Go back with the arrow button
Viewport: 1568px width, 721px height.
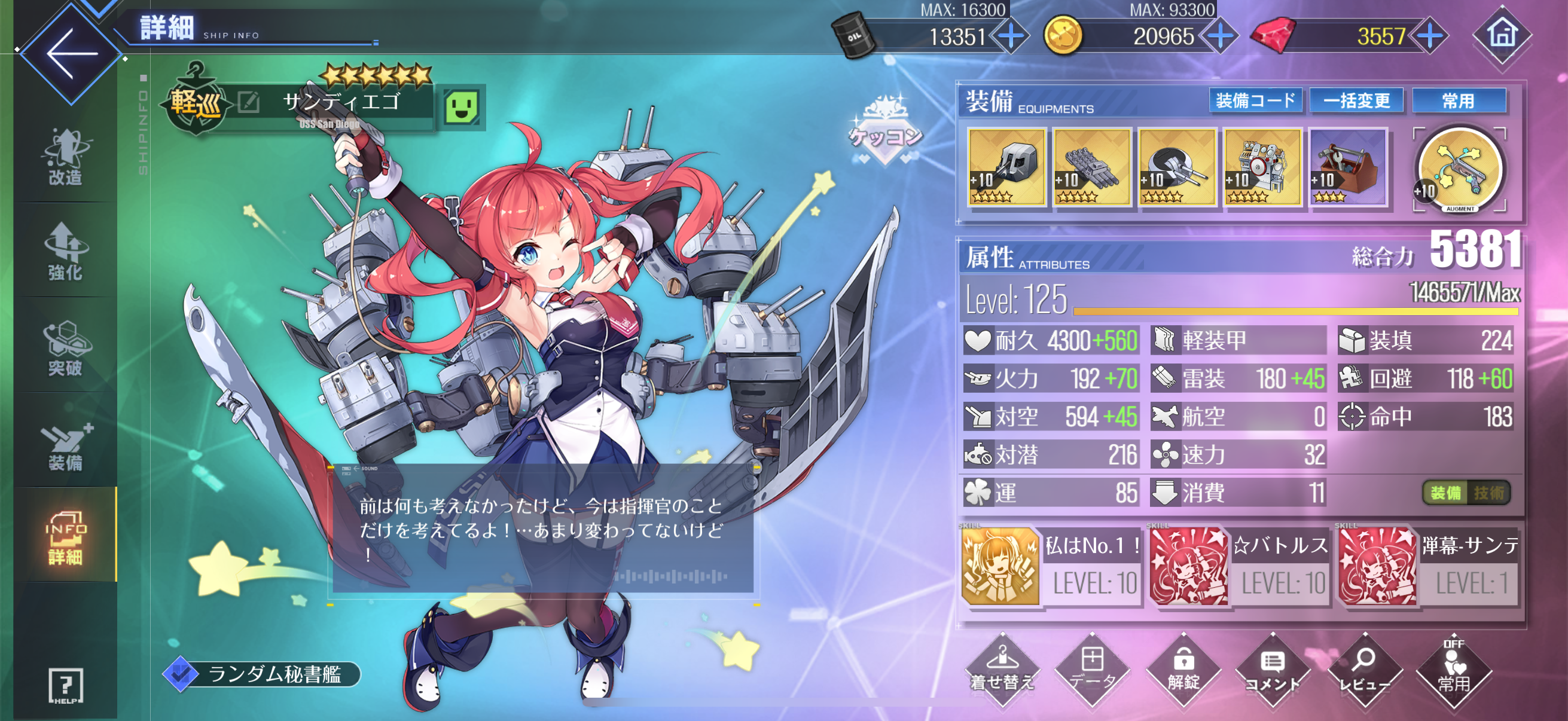click(71, 54)
